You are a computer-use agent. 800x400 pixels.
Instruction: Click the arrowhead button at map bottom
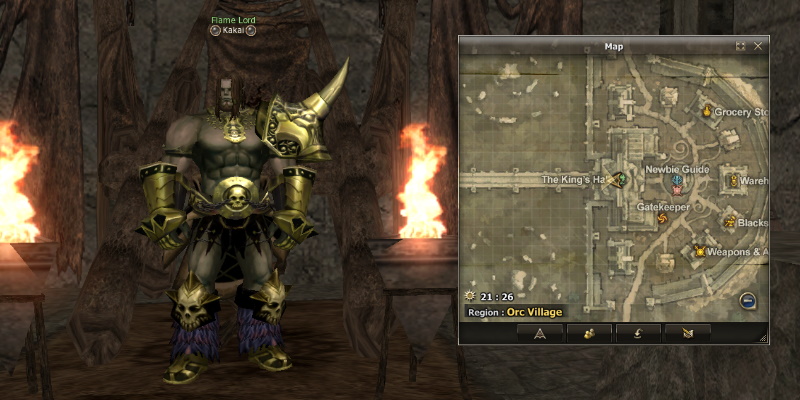pyautogui.click(x=539, y=333)
